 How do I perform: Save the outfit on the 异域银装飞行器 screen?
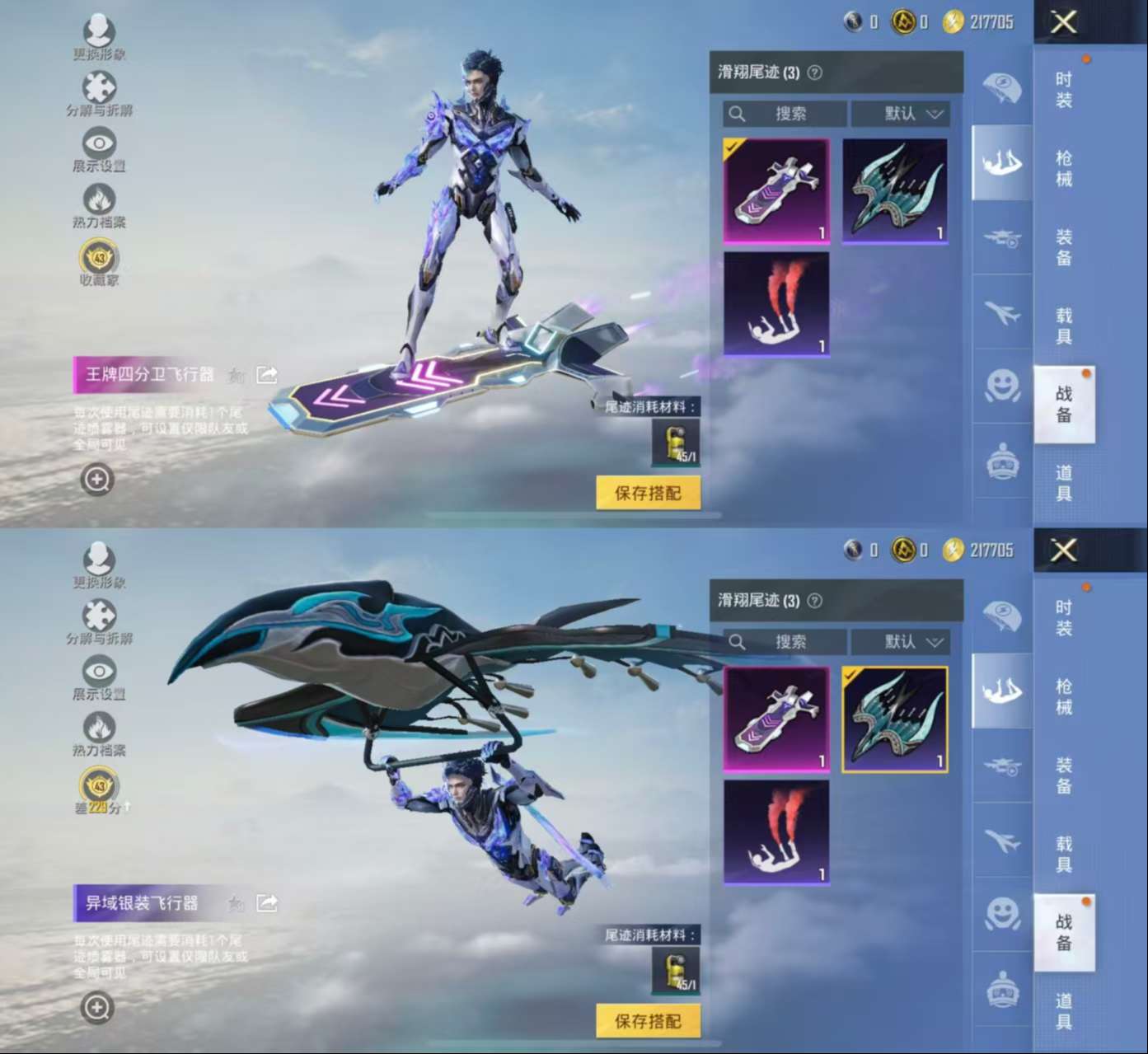click(x=648, y=1021)
